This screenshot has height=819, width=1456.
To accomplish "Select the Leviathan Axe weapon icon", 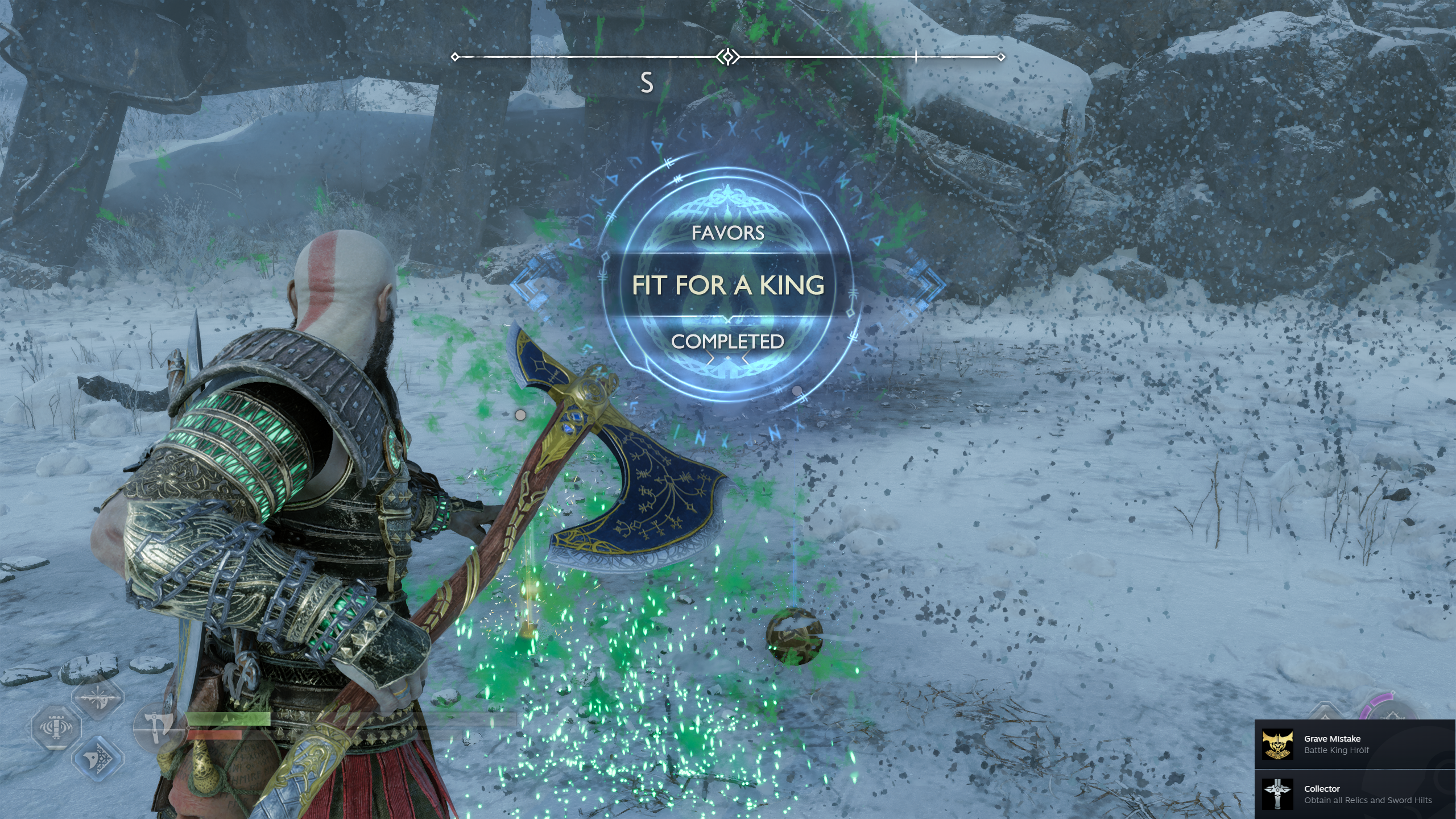I will [156, 727].
